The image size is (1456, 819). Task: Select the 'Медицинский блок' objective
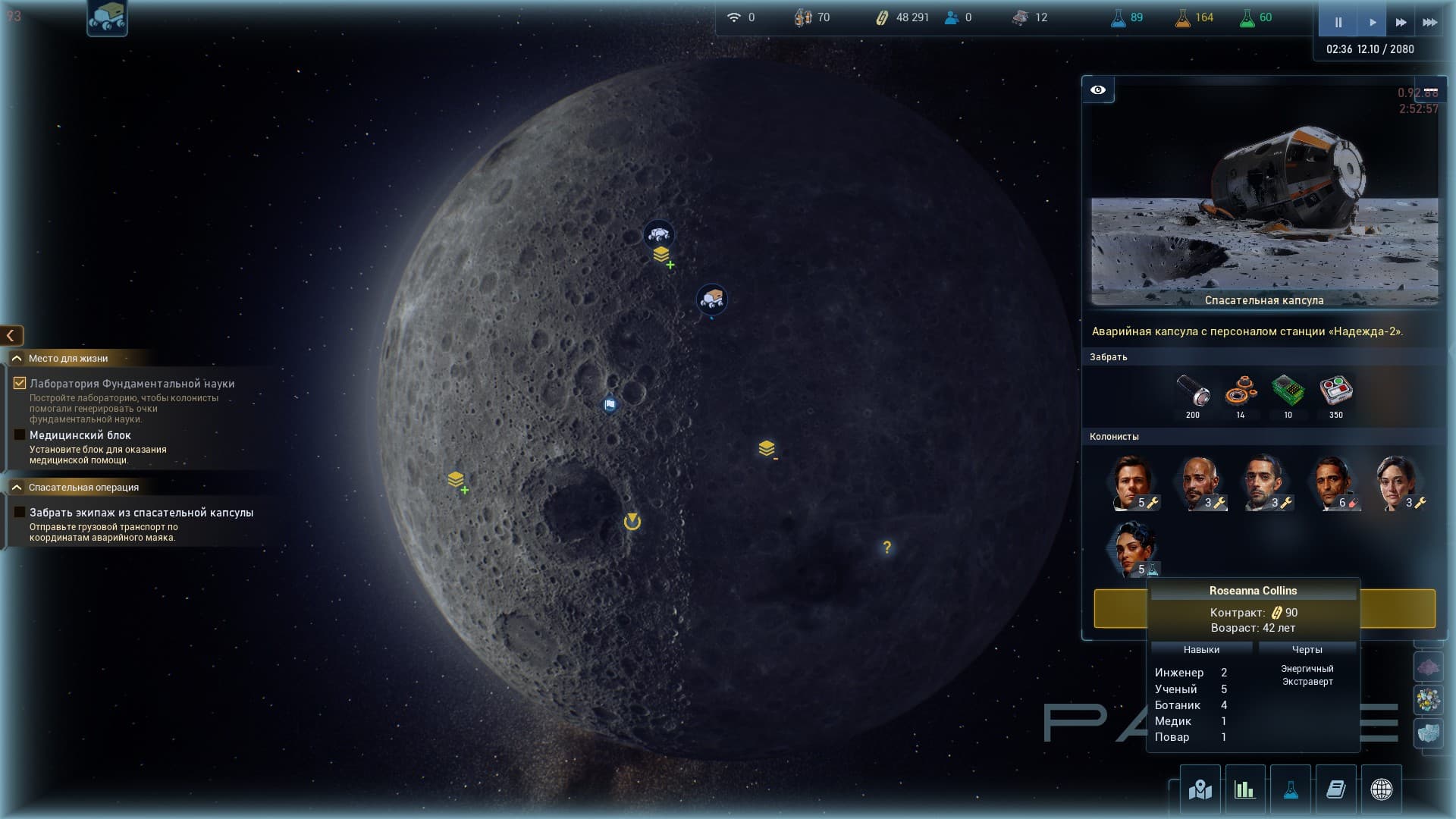[x=80, y=435]
